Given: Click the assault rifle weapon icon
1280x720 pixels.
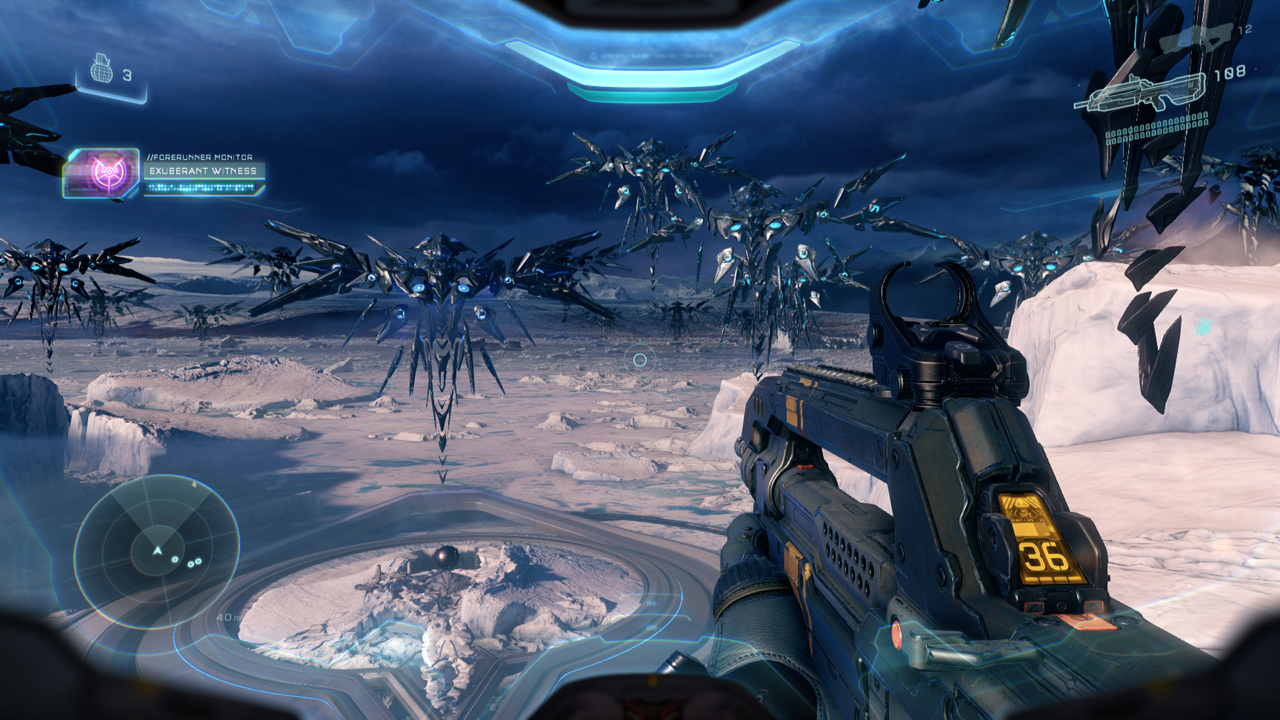Looking at the screenshot, I should tap(1141, 93).
